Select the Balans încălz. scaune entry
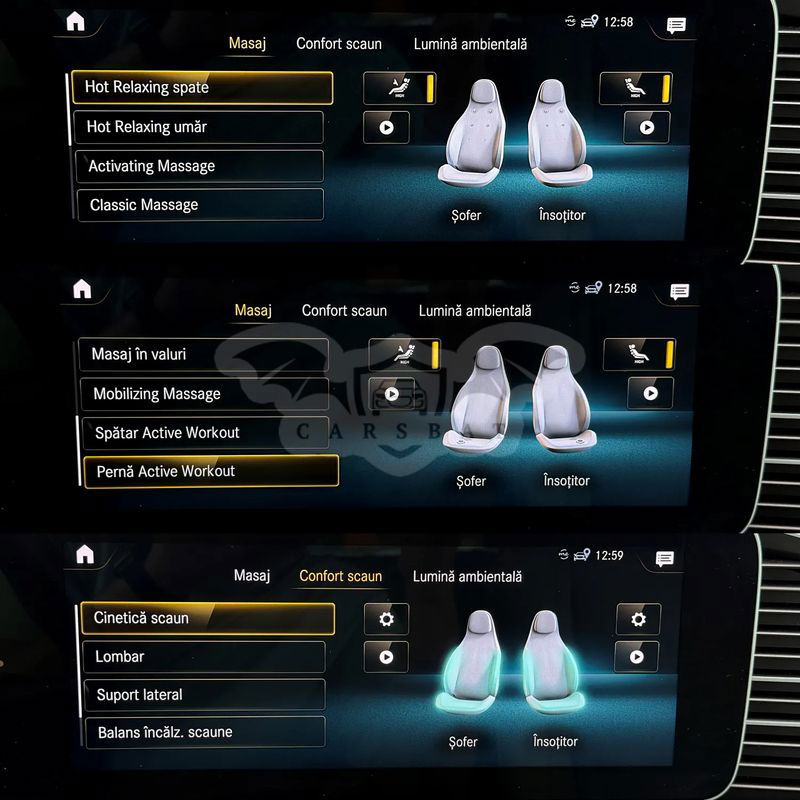This screenshot has width=800, height=800. 204,732
